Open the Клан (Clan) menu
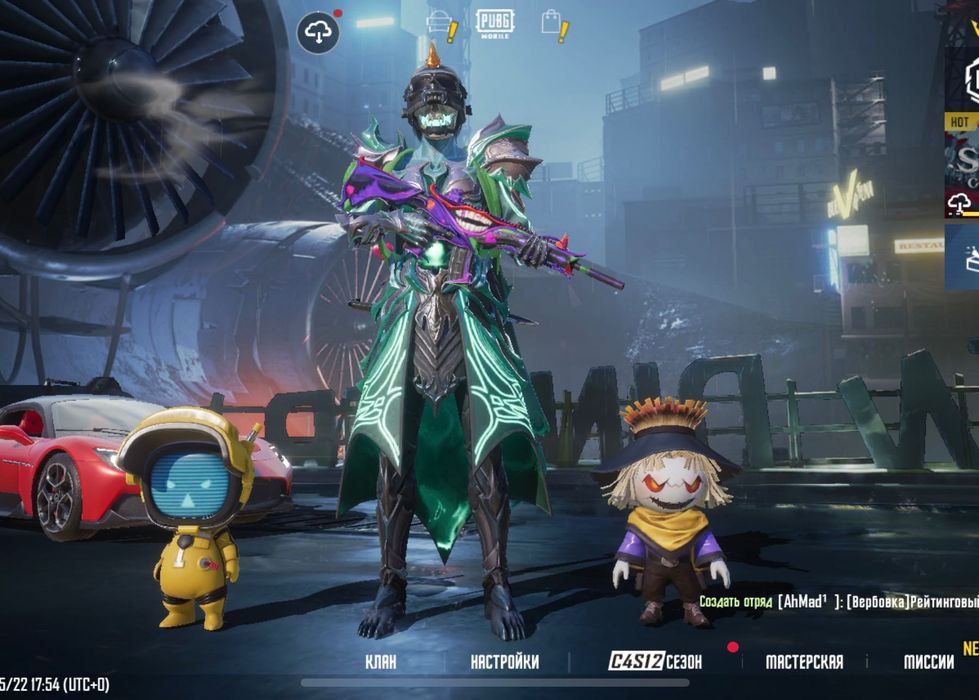Viewport: 979px width, 700px height. click(380, 662)
